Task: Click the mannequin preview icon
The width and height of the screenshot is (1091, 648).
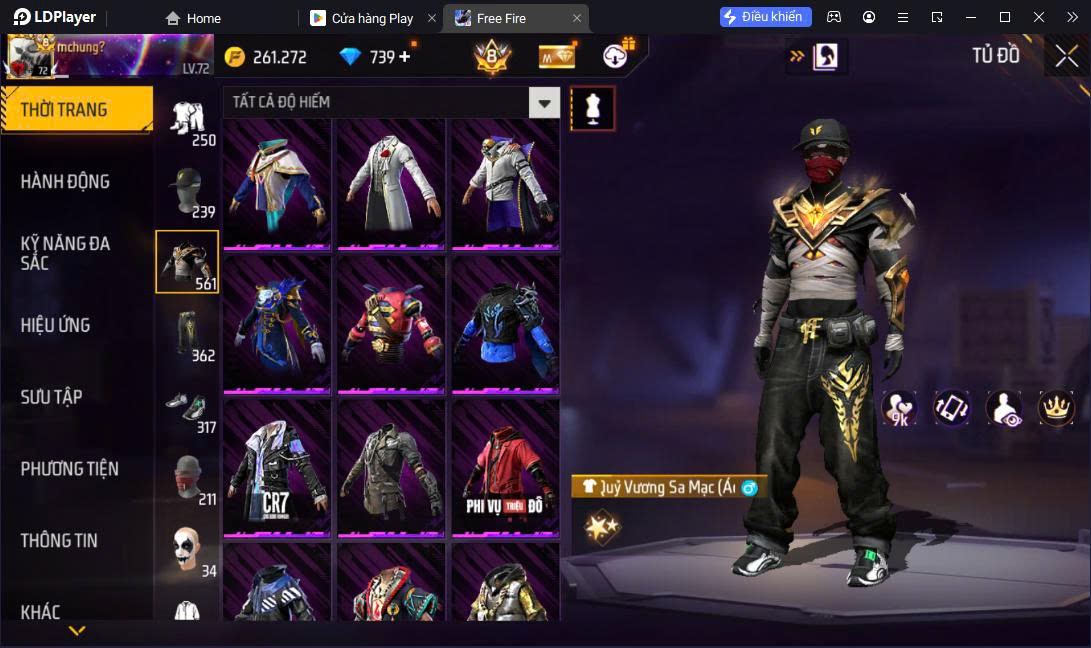Action: click(593, 108)
